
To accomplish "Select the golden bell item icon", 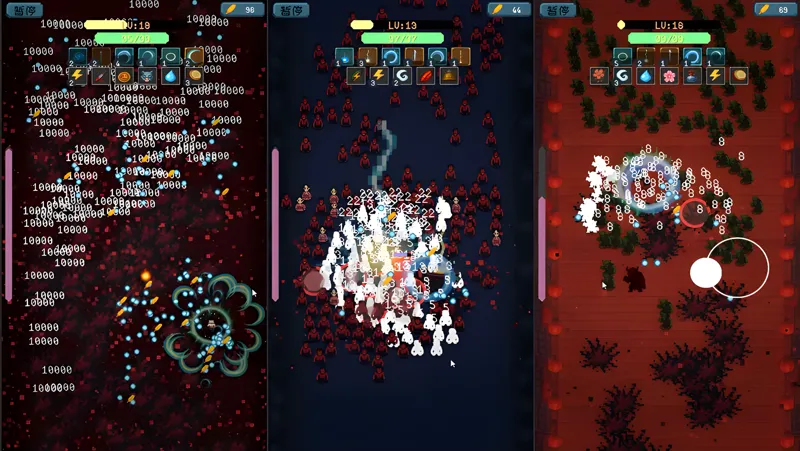I will (449, 75).
